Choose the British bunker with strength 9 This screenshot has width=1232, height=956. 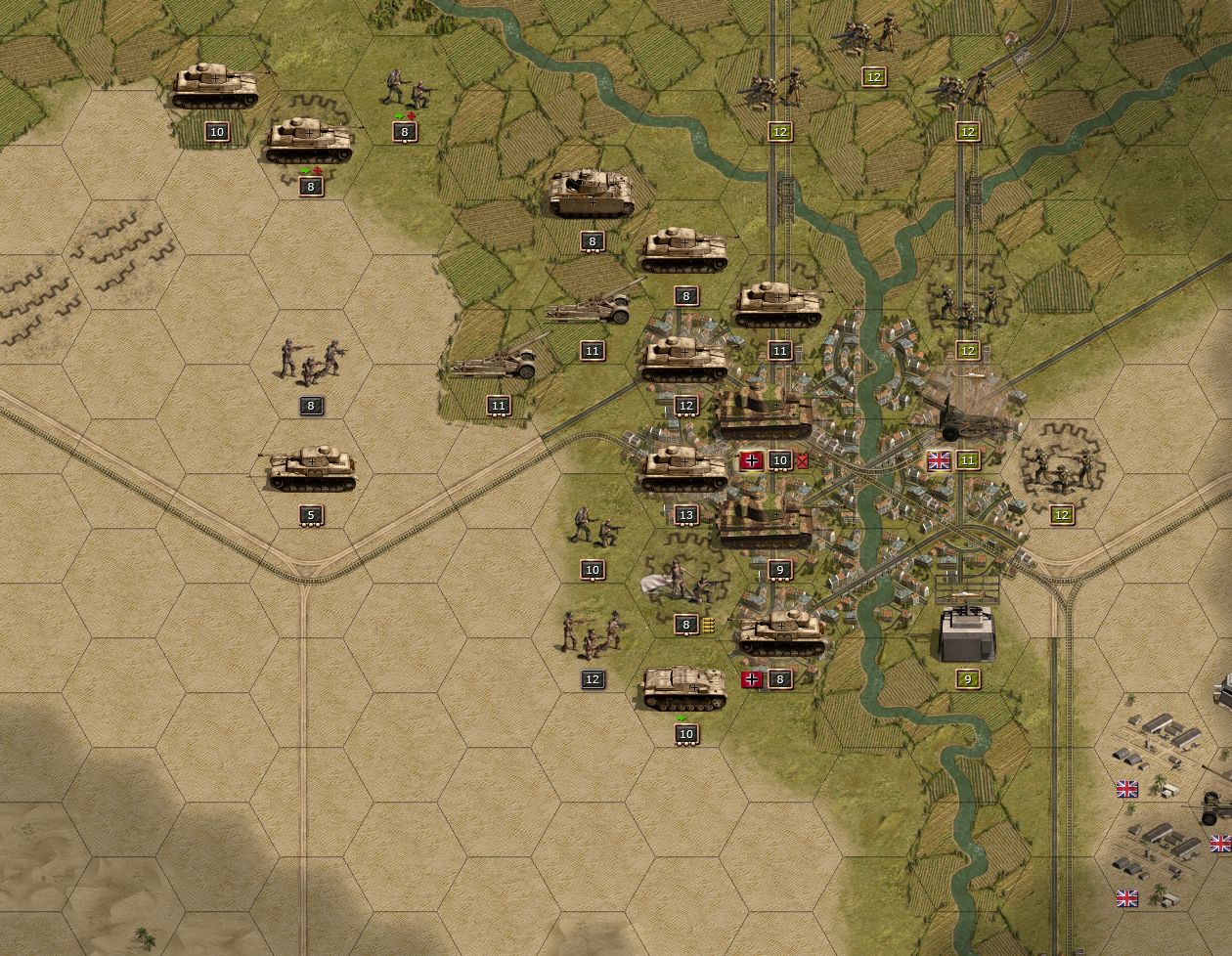967,632
